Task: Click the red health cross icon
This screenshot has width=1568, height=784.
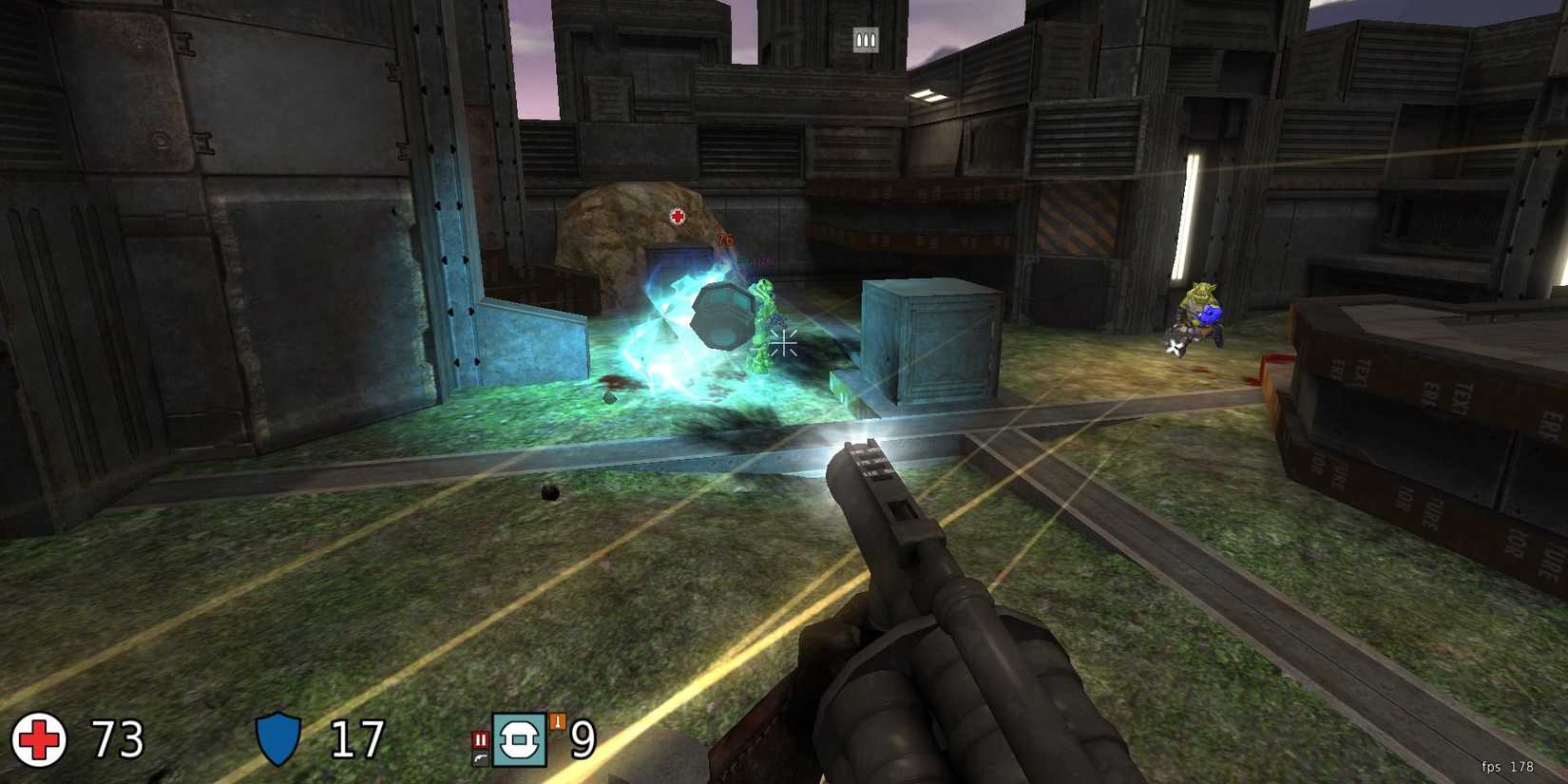Action: pos(37,739)
